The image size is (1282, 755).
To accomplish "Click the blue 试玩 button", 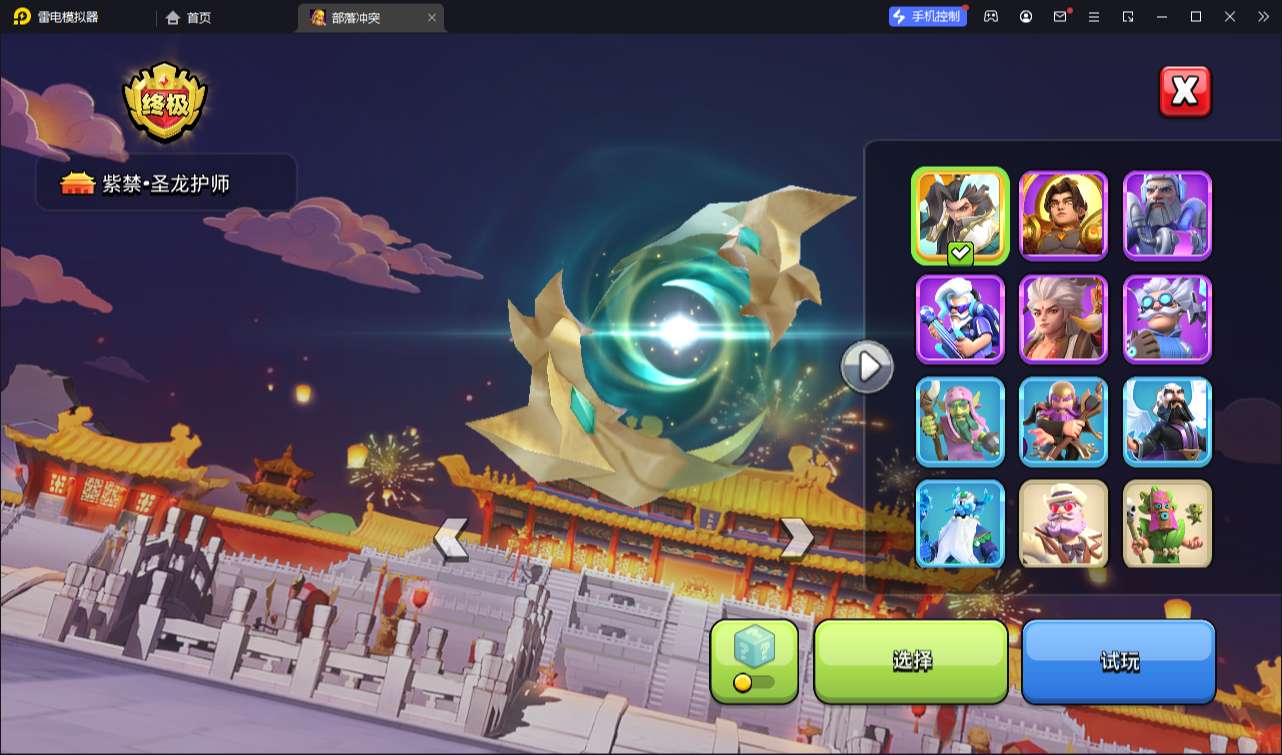I will pyautogui.click(x=1118, y=661).
